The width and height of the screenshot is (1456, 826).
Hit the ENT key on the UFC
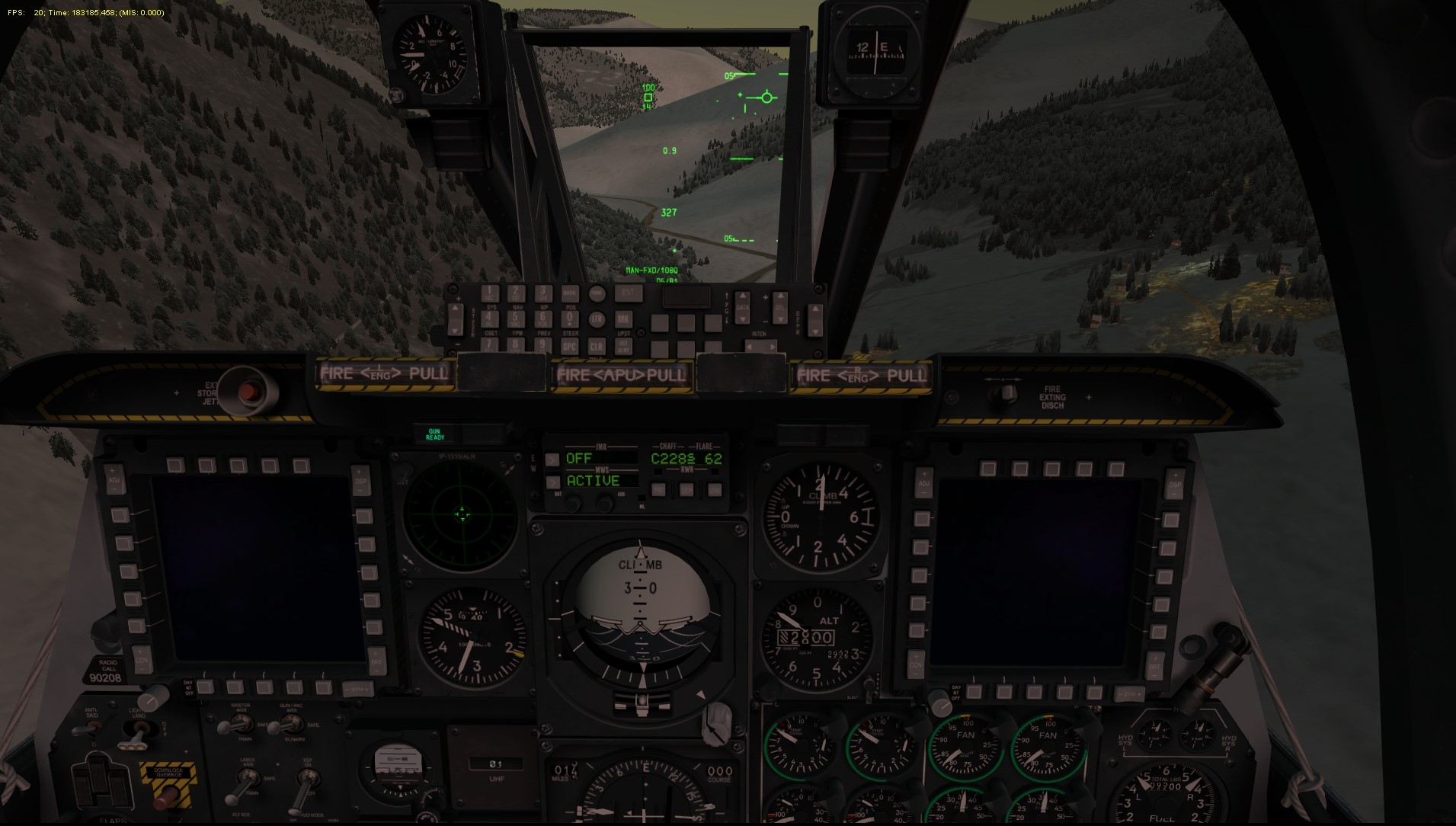628,293
